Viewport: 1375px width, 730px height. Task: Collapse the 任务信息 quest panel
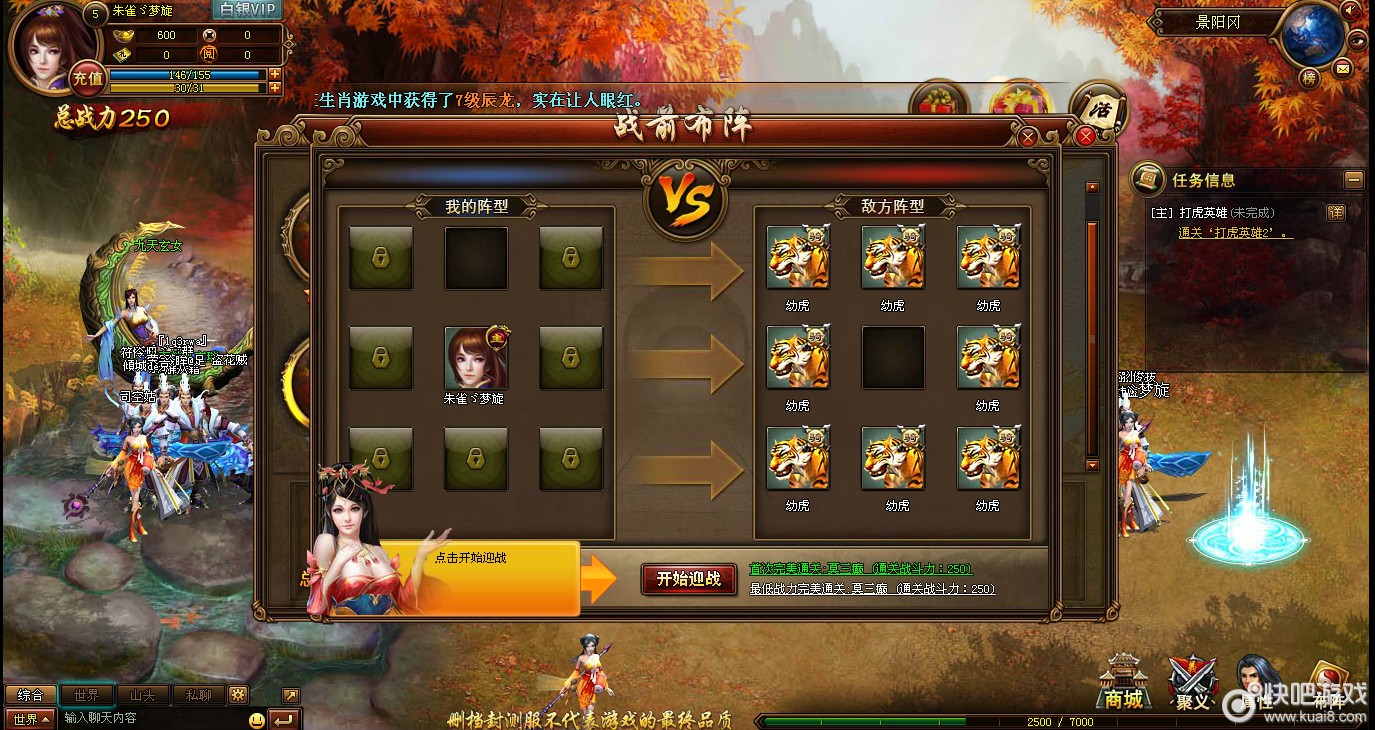pyautogui.click(x=1353, y=180)
